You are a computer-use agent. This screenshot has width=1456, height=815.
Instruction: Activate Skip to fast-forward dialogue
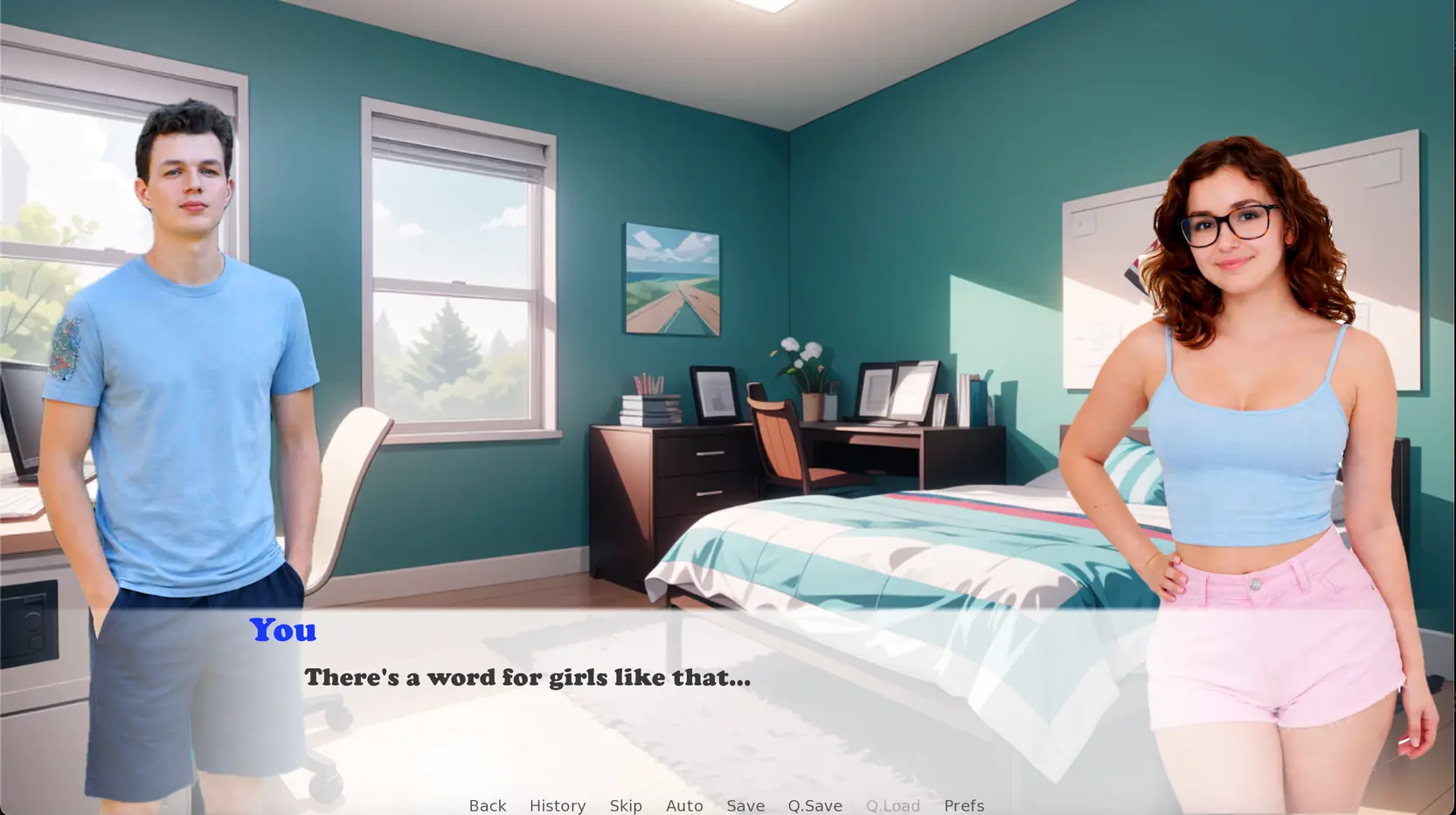click(x=626, y=805)
